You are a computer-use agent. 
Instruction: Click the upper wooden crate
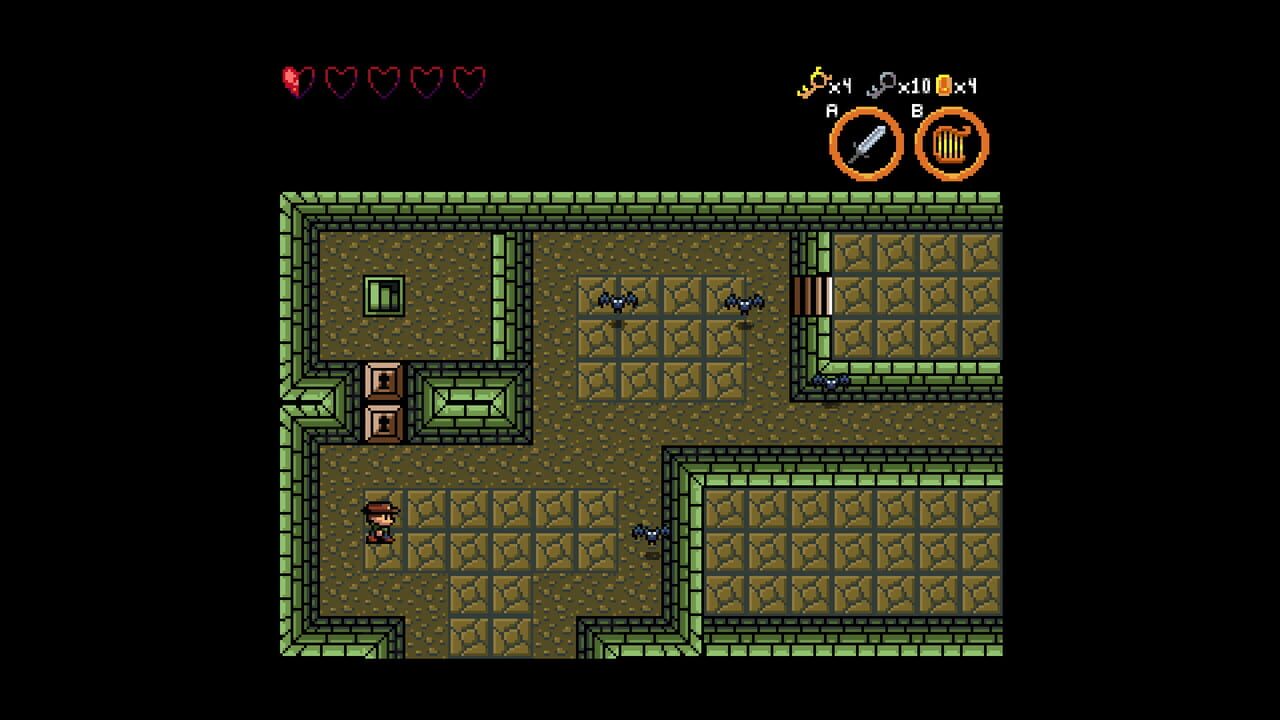pos(383,382)
